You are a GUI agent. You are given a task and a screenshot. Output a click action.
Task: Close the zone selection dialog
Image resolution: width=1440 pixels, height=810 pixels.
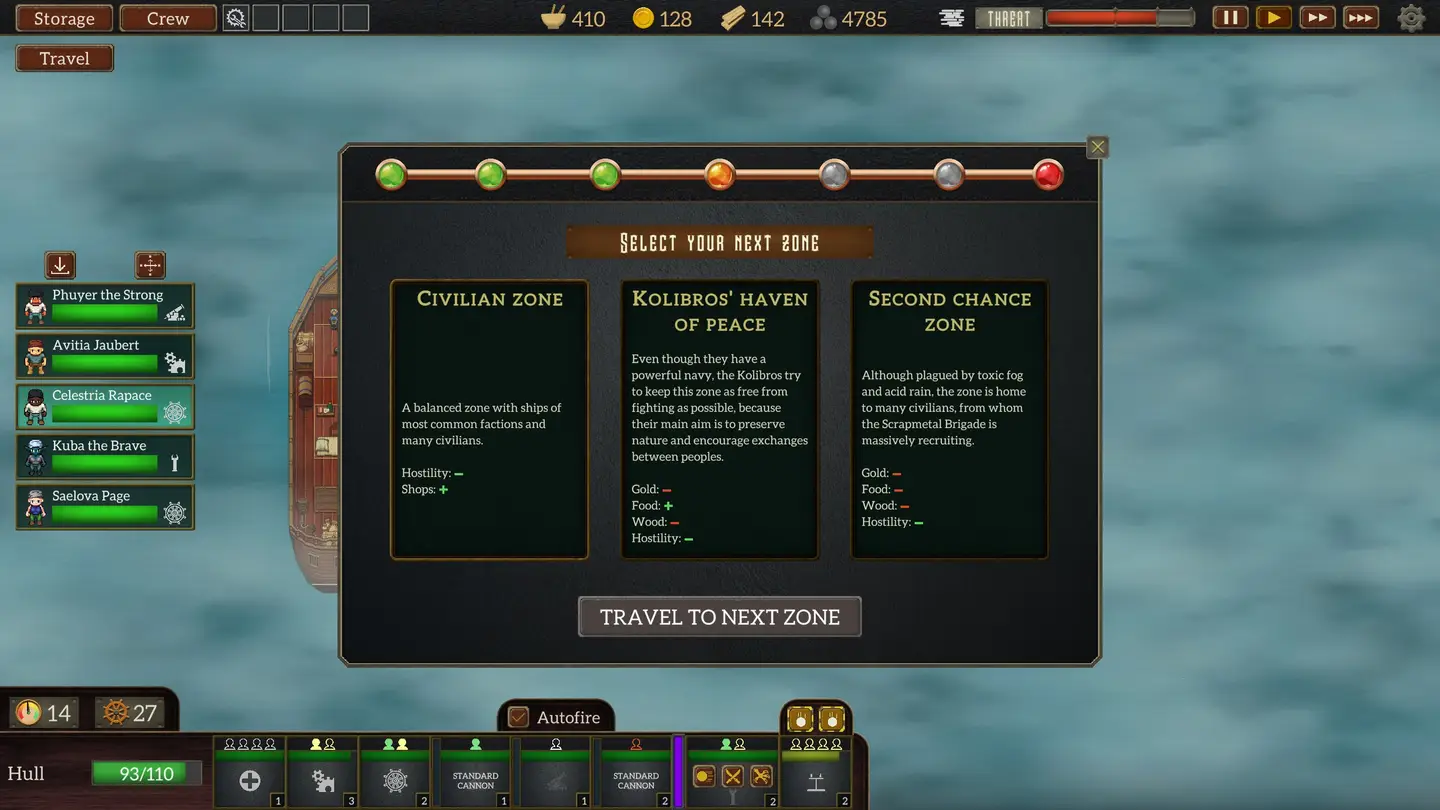point(1097,147)
